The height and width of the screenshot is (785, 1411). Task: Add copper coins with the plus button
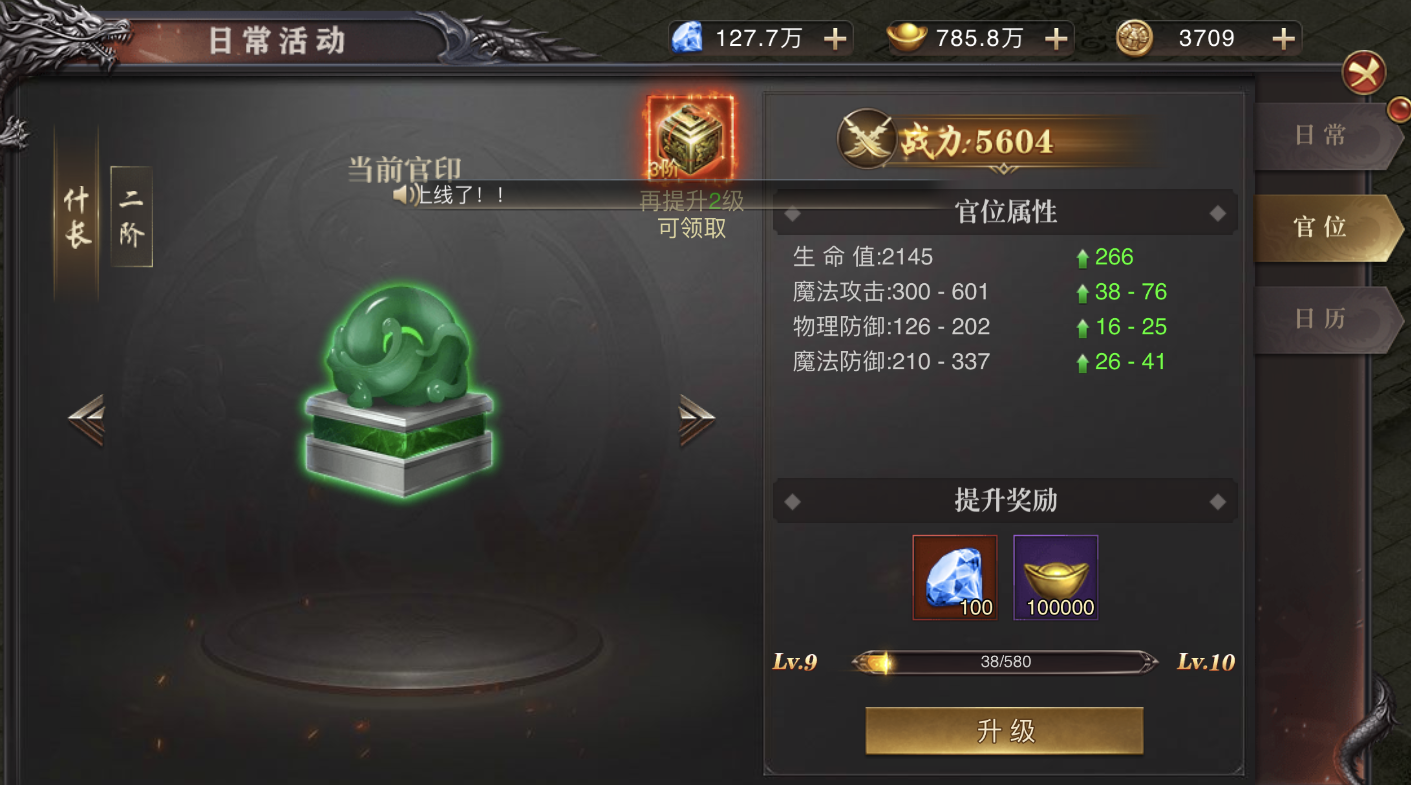click(1283, 39)
